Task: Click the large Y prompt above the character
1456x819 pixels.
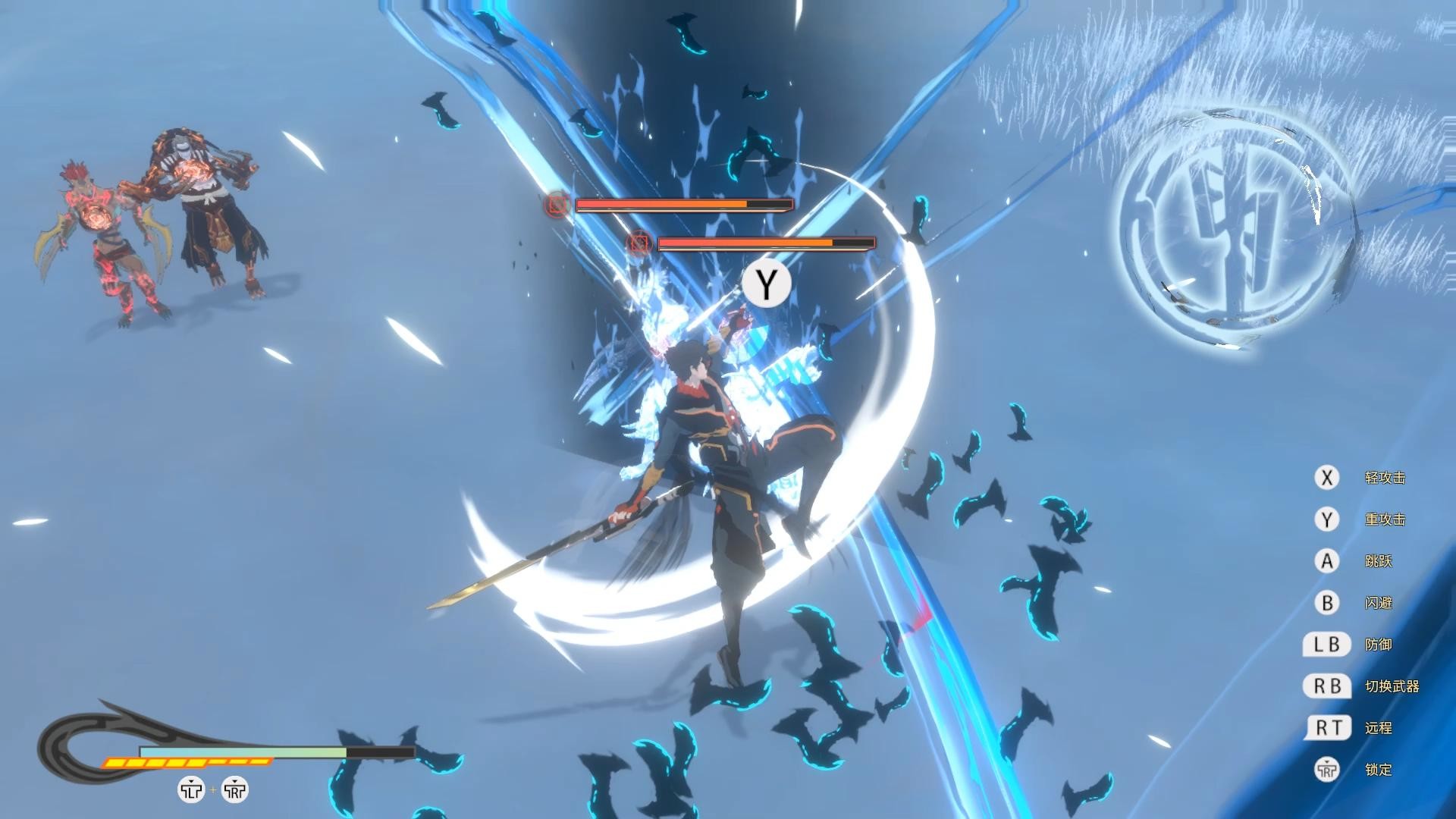Action: click(x=767, y=284)
